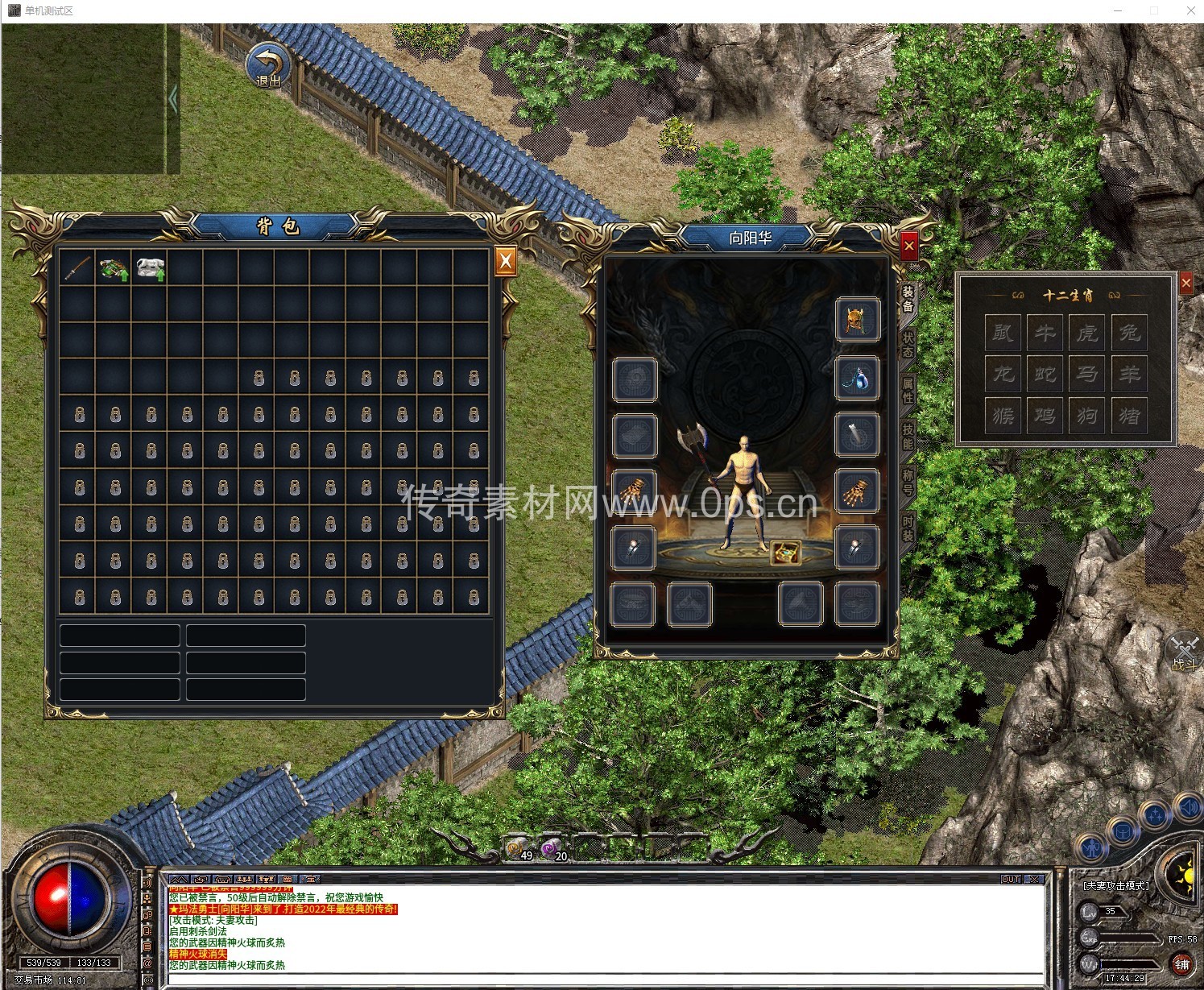Close the character equipment panel

pyautogui.click(x=908, y=246)
